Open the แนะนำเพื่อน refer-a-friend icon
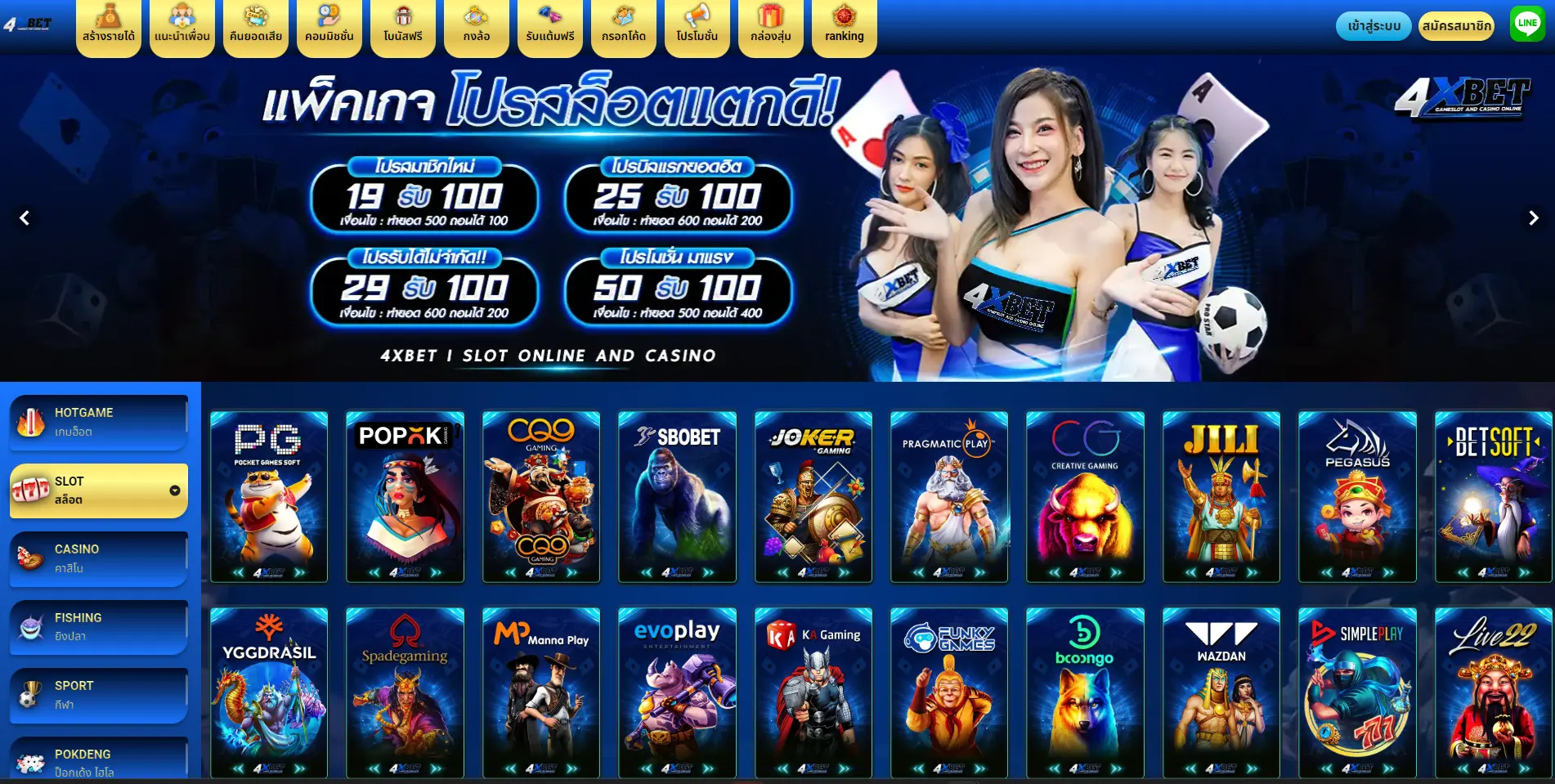This screenshot has height=784, width=1555. click(181, 27)
